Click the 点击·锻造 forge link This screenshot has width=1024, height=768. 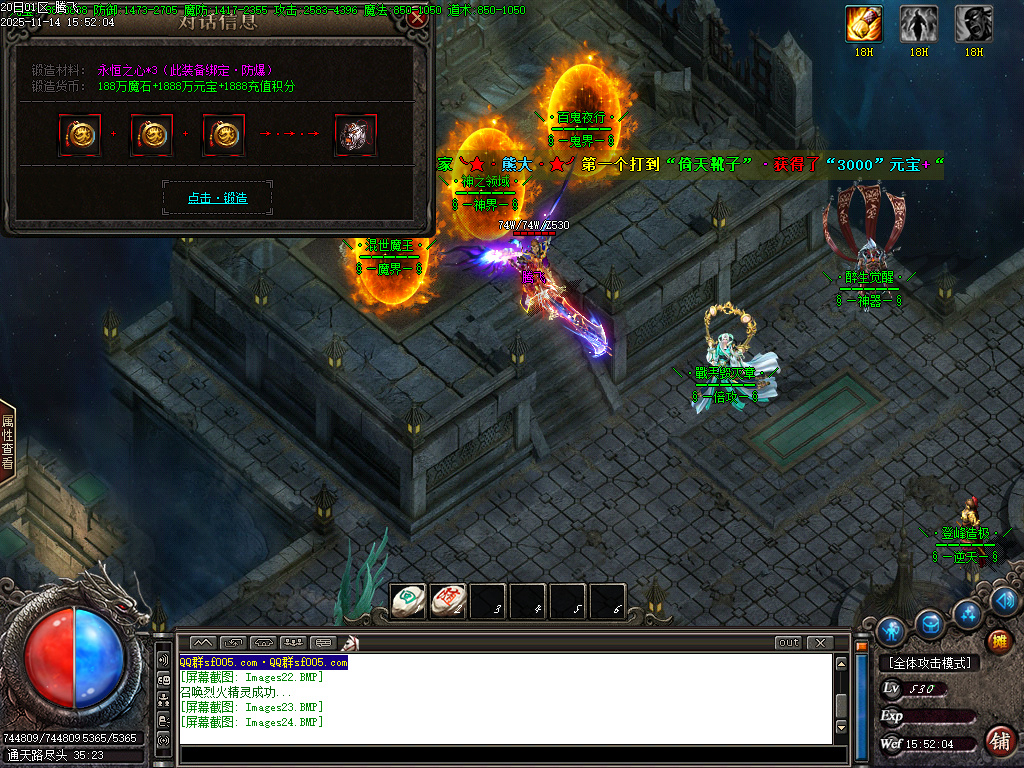217,198
